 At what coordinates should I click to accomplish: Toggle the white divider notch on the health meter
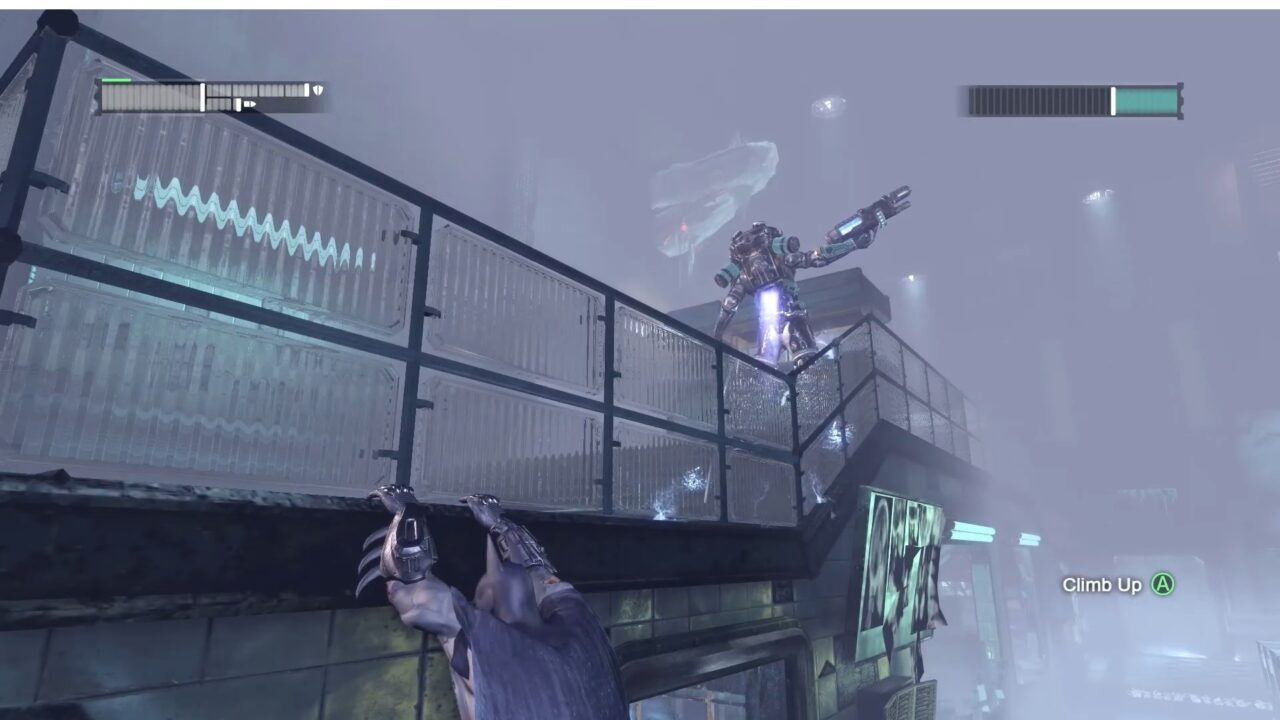pyautogui.click(x=203, y=95)
